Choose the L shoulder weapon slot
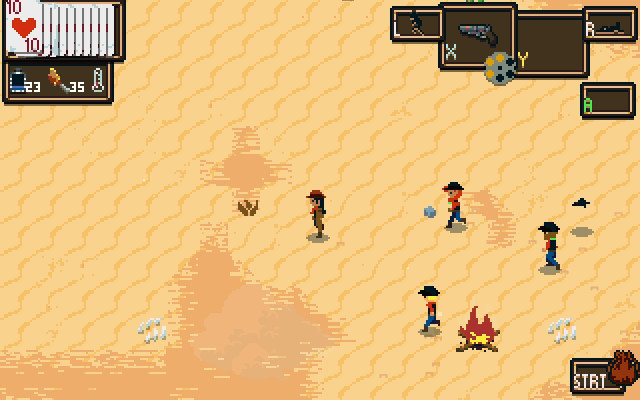The width and height of the screenshot is (640, 400). (416, 24)
